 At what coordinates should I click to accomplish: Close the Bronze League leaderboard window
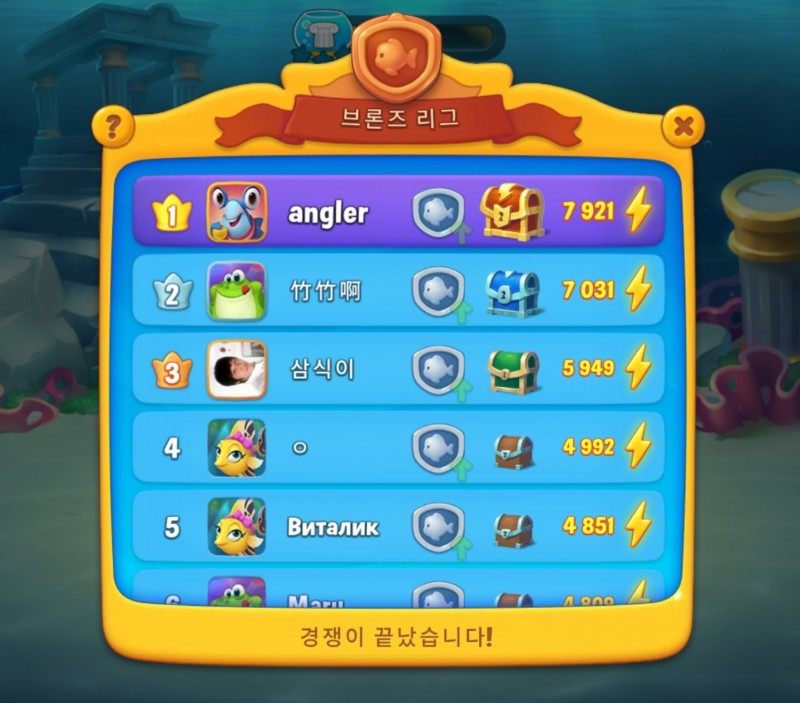pos(684,127)
